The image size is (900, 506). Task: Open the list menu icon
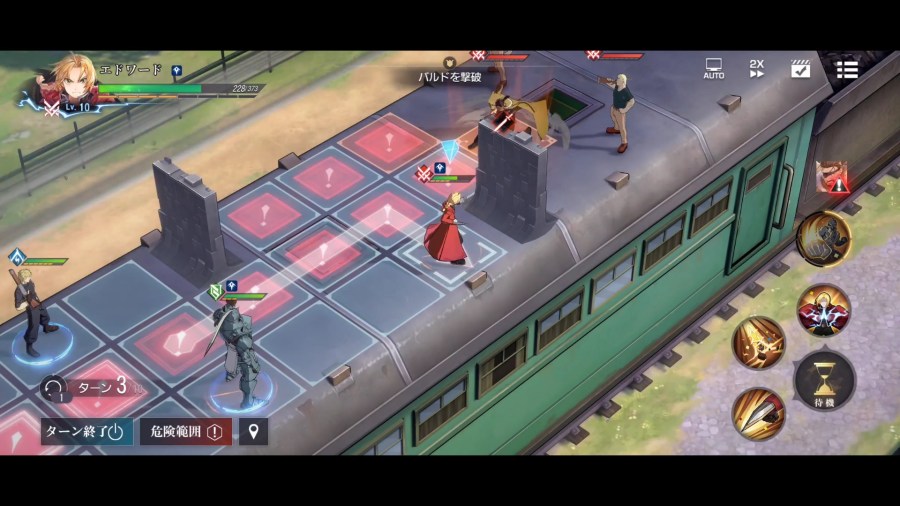[847, 68]
